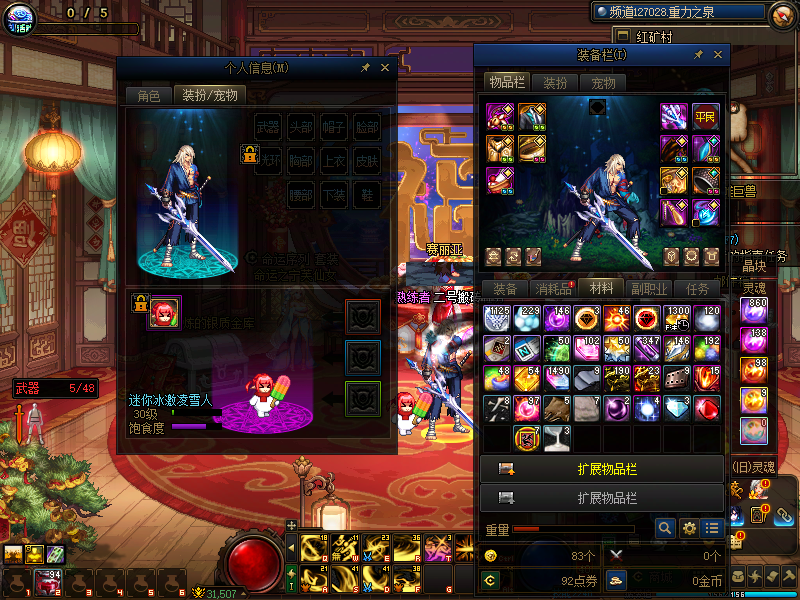This screenshot has width=800, height=600.
Task: Select the 消耗品 consumables tab
Action: coord(553,288)
